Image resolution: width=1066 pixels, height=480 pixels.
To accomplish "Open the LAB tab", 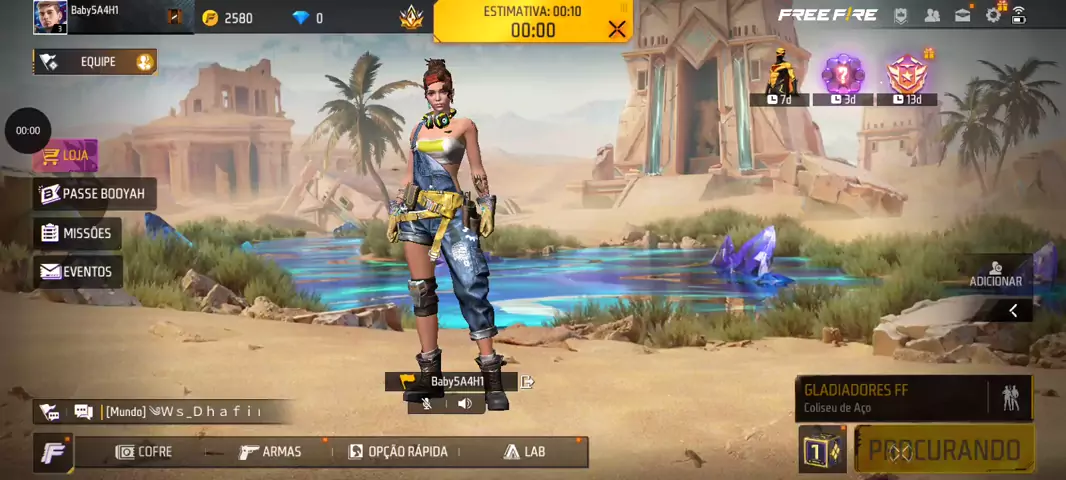I will click(524, 452).
